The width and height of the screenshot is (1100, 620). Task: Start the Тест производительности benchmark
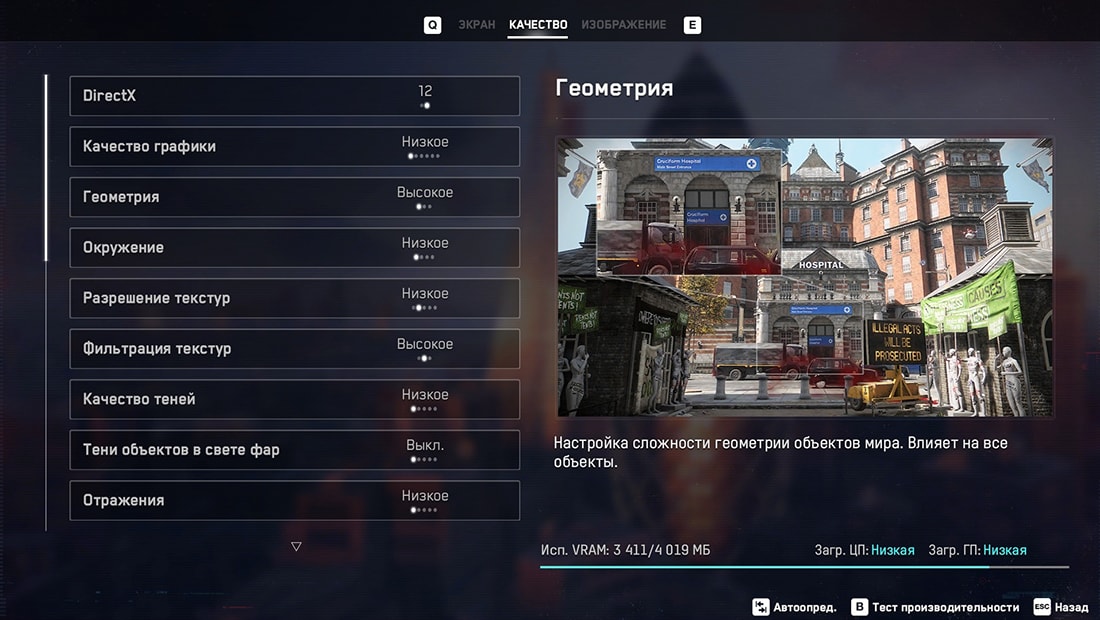point(935,607)
